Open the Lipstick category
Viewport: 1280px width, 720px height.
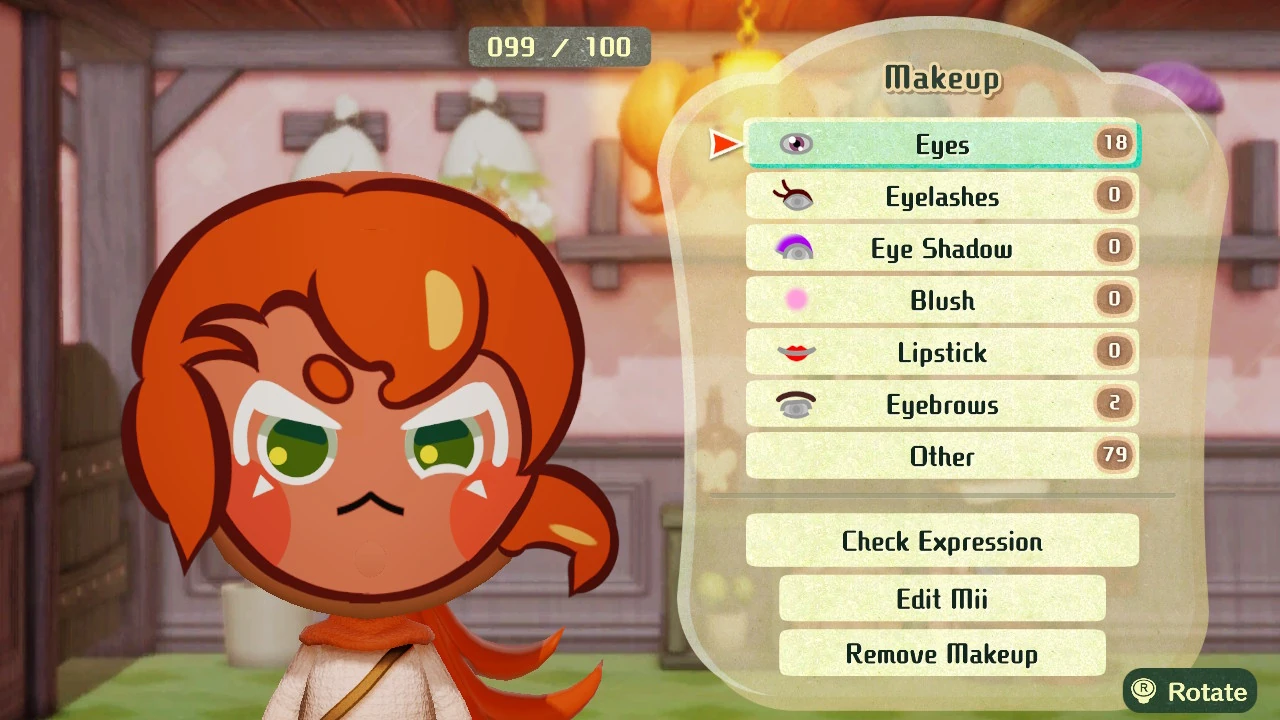click(941, 352)
